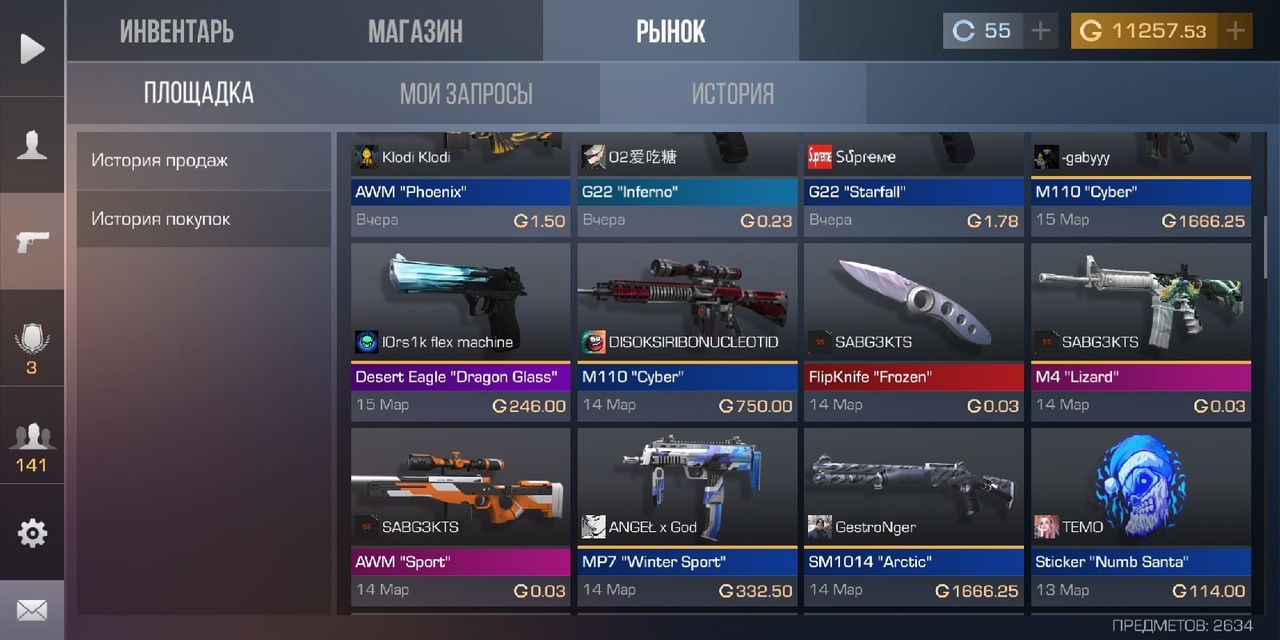Switch to the Инвентарь tab

[177, 31]
